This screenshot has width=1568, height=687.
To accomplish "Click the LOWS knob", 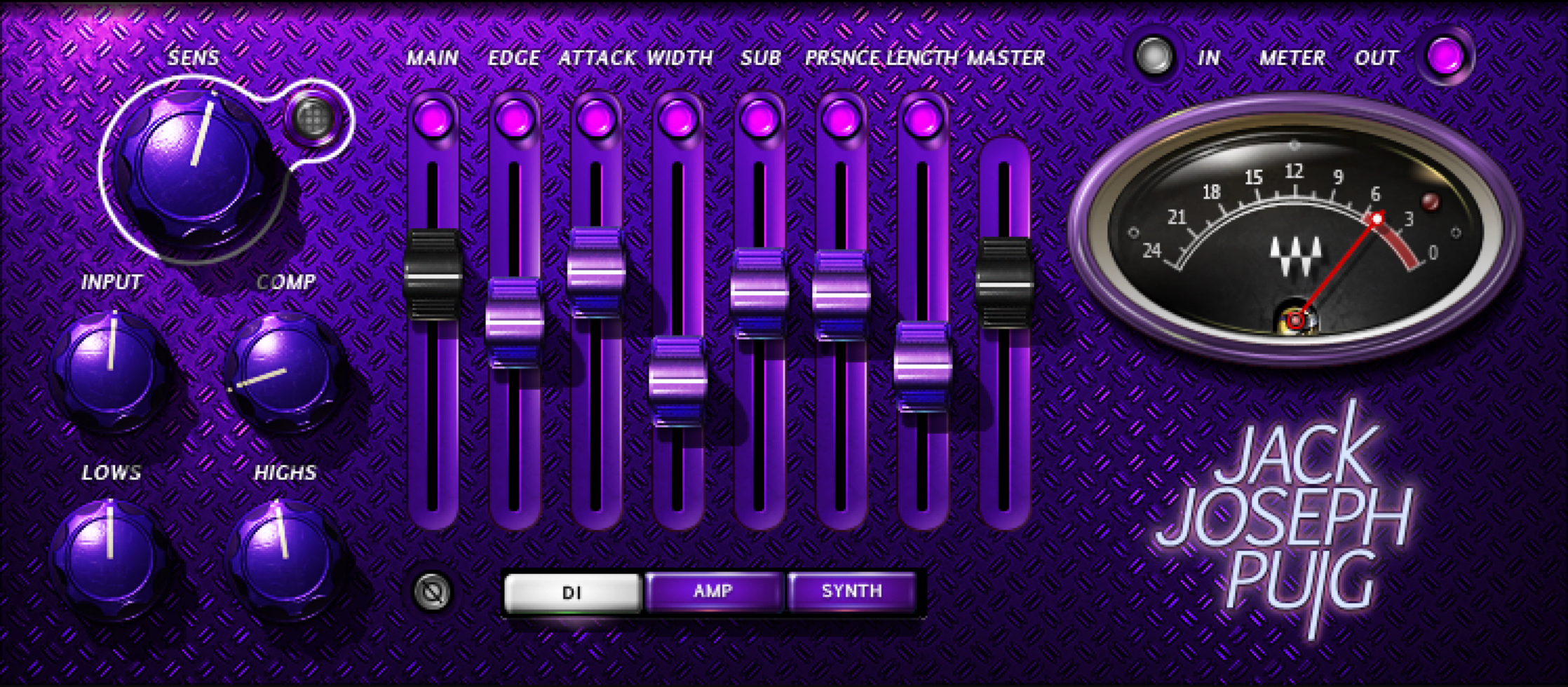I will pos(110,557).
